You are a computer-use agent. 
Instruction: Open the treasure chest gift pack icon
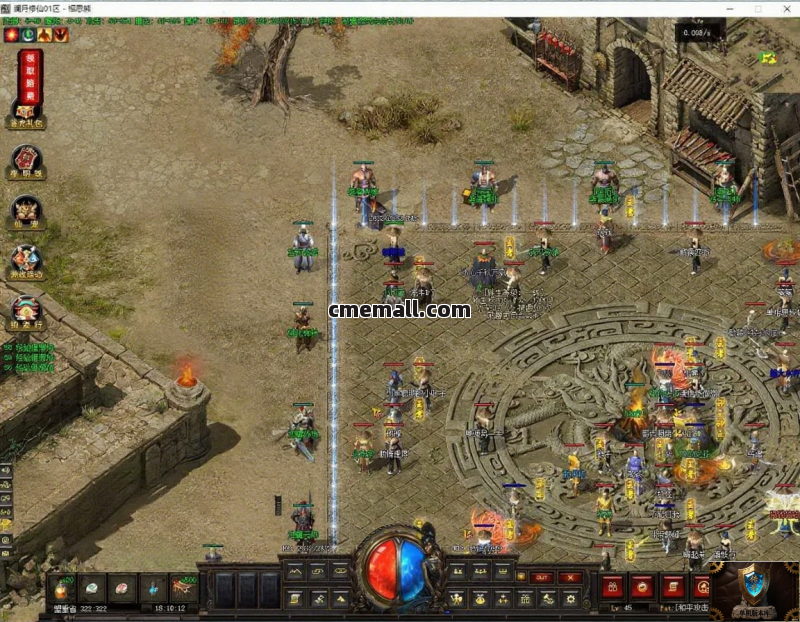coord(27,112)
